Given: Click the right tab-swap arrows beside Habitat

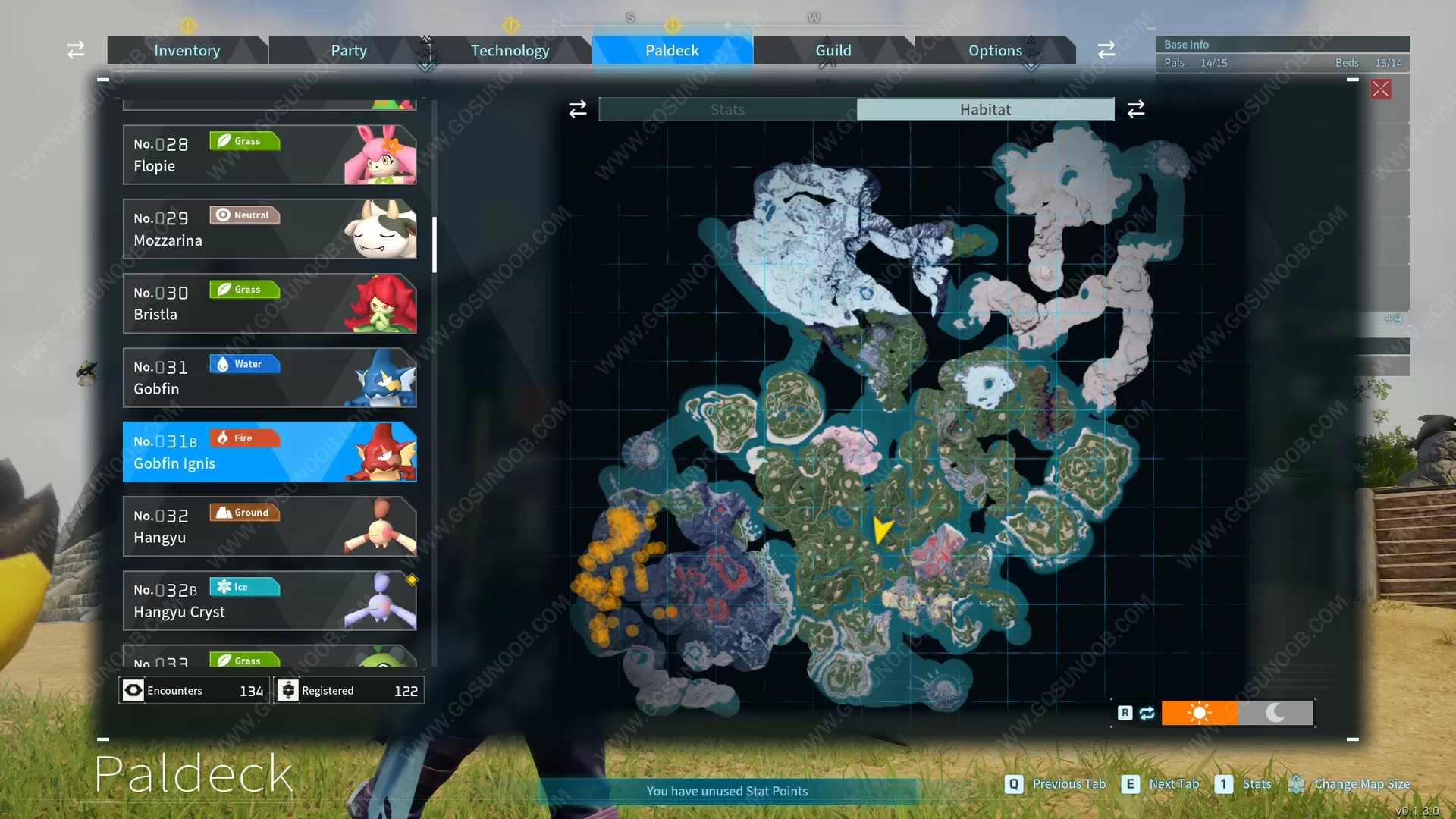Looking at the screenshot, I should [x=1135, y=108].
